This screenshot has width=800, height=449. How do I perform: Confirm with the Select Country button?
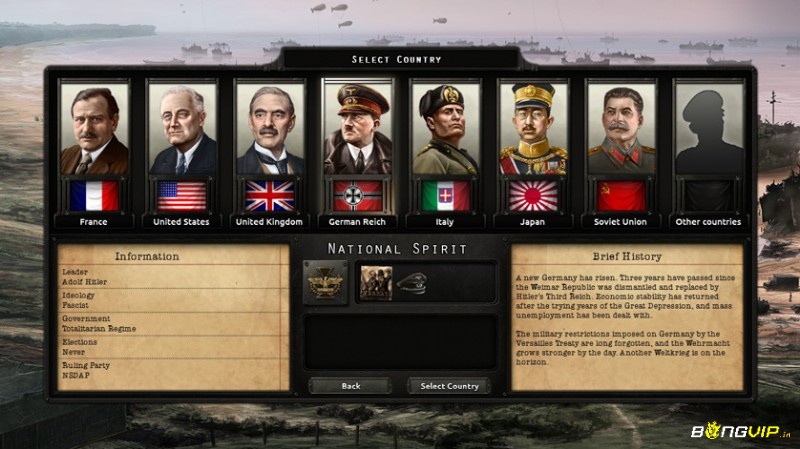point(449,386)
